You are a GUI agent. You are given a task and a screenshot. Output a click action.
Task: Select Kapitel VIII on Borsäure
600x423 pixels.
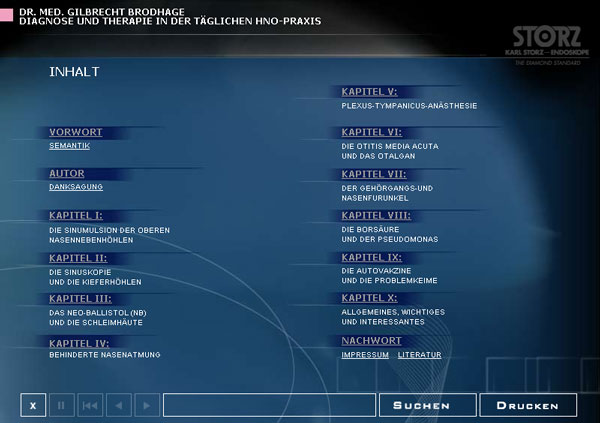tap(376, 215)
